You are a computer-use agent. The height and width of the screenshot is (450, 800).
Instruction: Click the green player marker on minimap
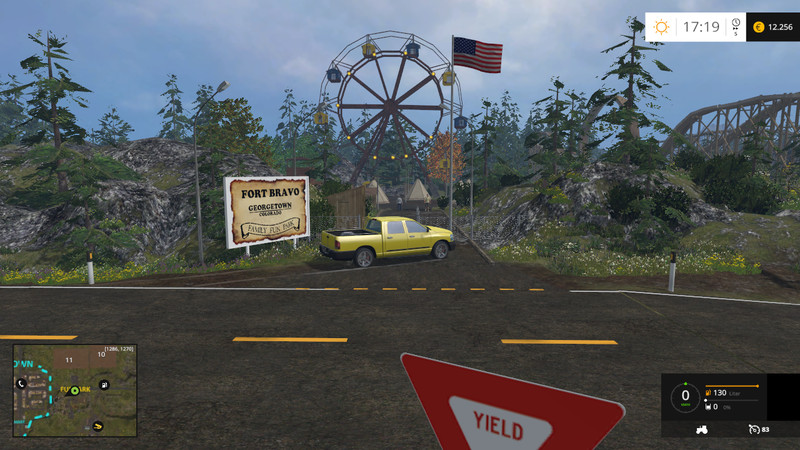[74, 390]
